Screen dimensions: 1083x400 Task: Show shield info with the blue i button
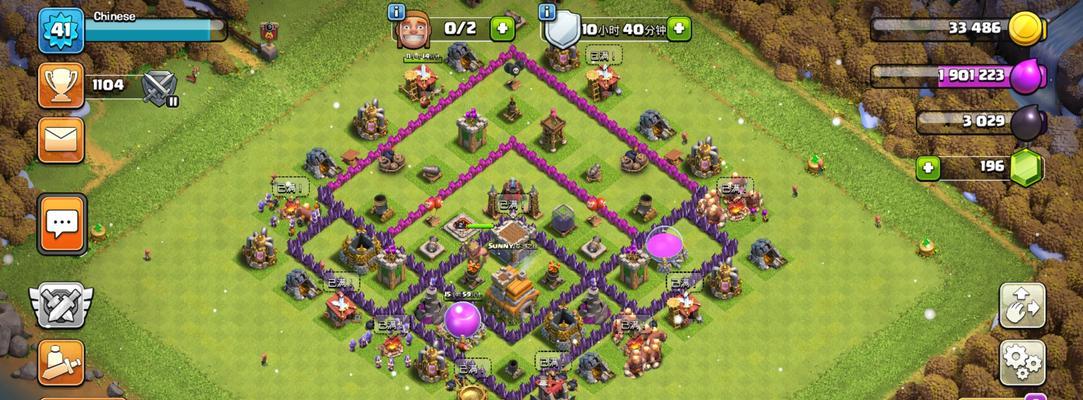pyautogui.click(x=547, y=12)
